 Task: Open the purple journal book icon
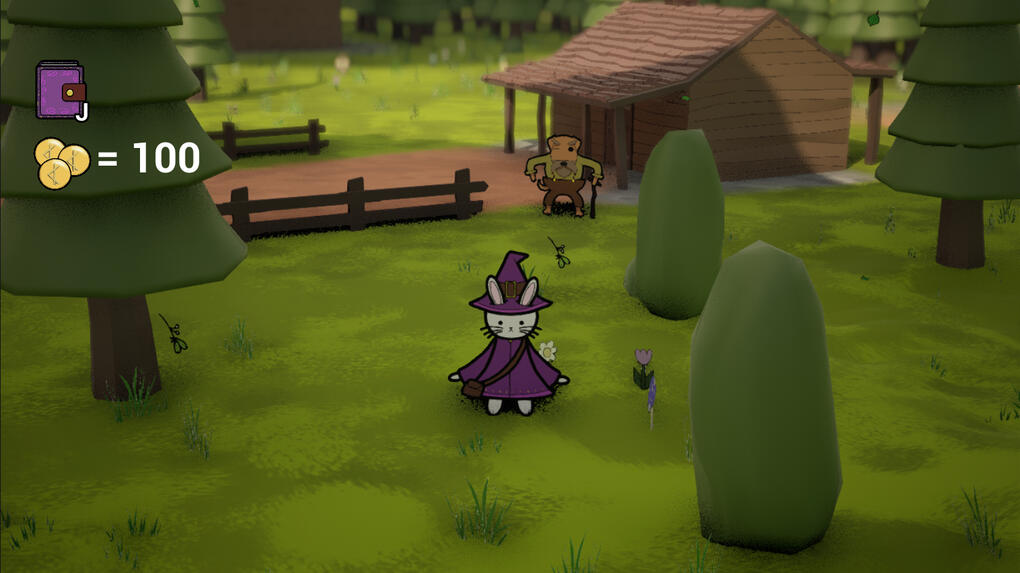(60, 90)
